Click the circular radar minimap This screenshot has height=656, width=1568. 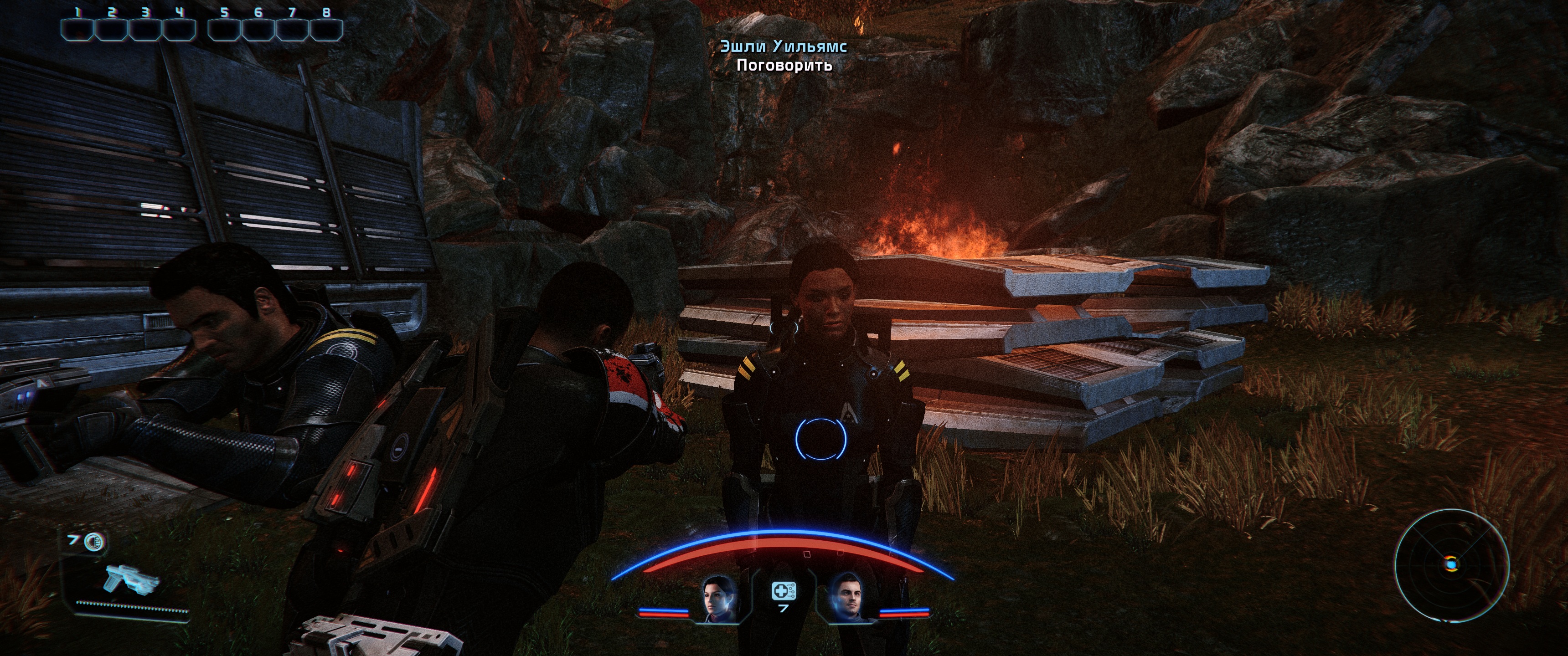tap(1451, 566)
